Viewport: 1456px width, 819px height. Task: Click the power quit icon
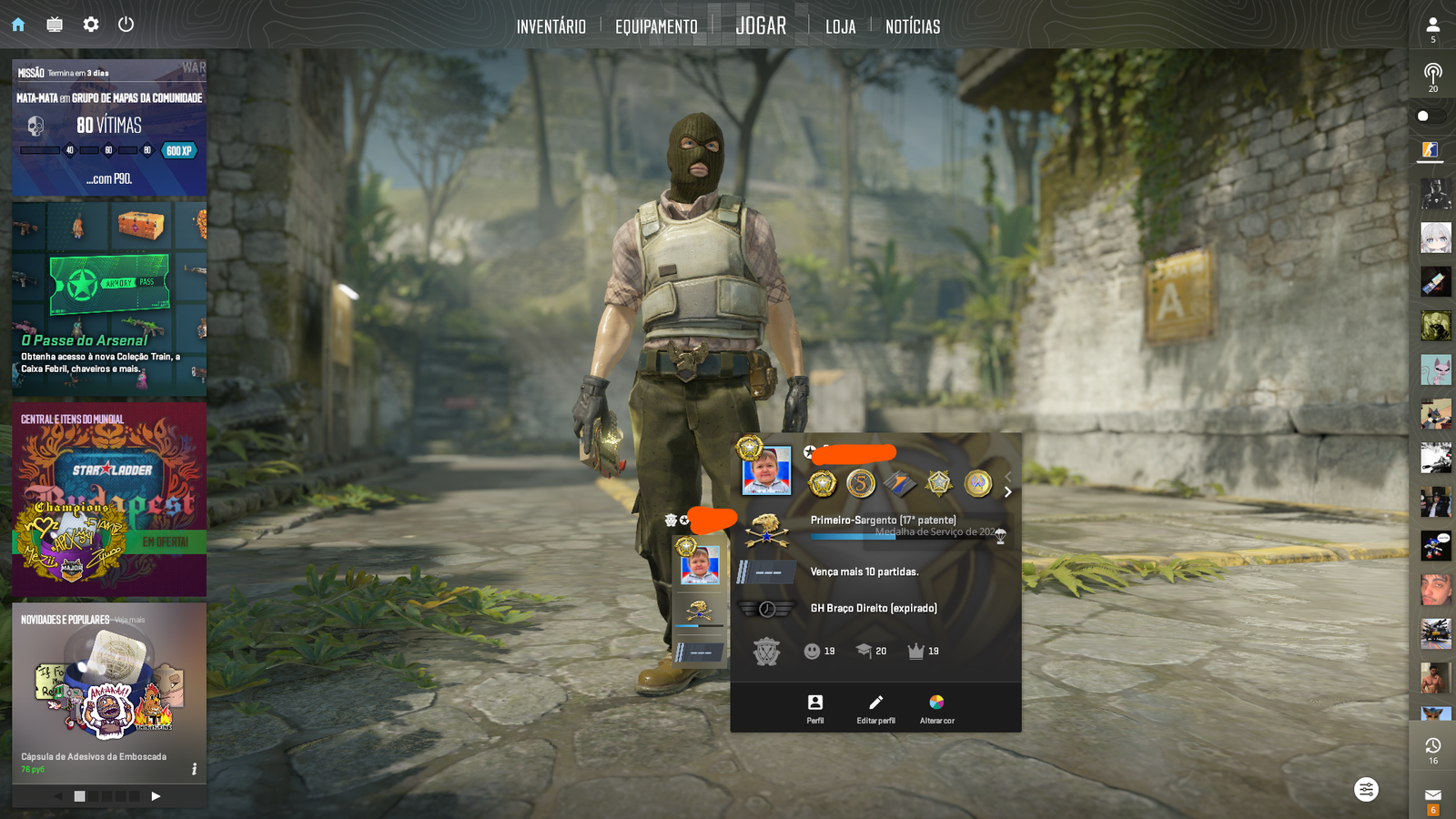126,25
